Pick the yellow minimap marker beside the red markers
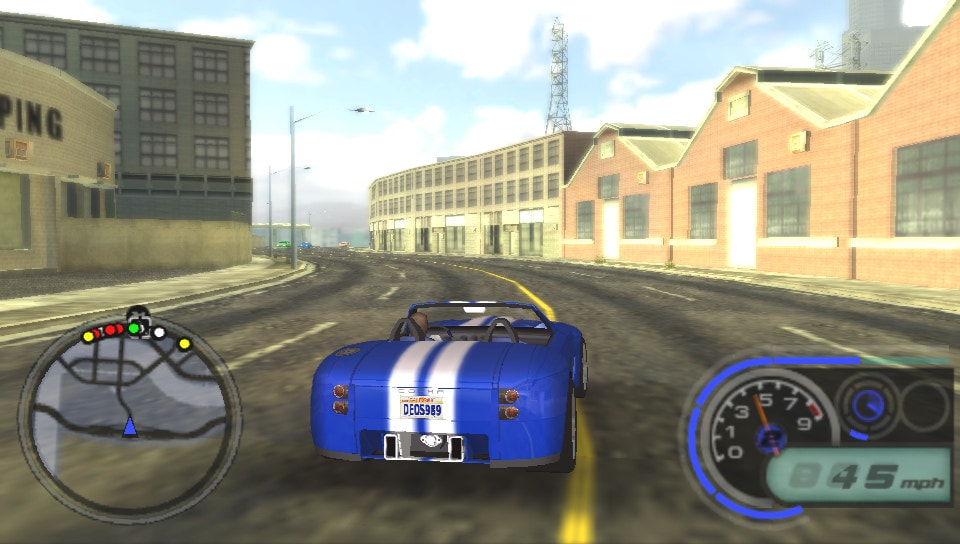Image resolution: width=960 pixels, height=544 pixels. pos(88,337)
